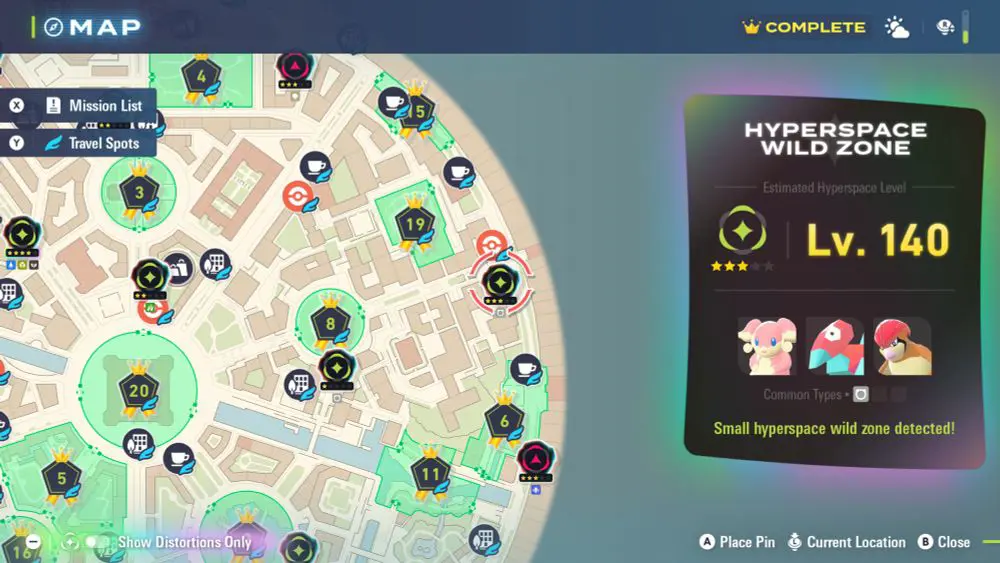Choose Place Pin on the map

point(737,542)
